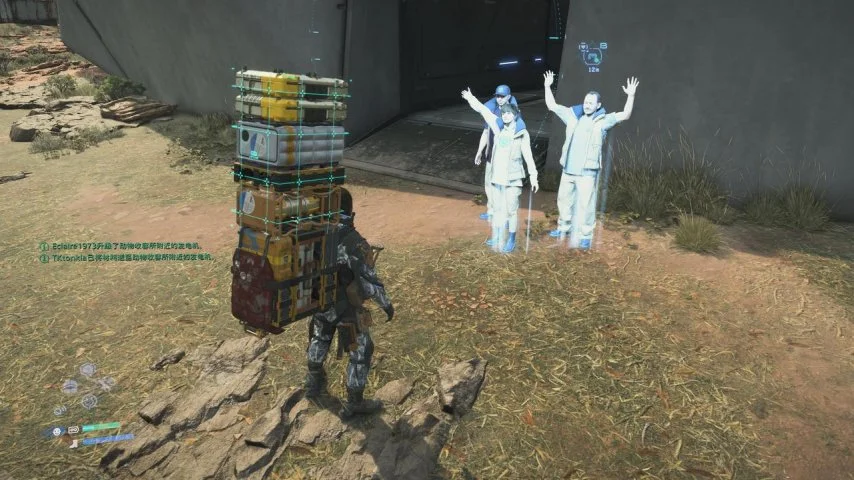Open the TKtonkla notification message

point(130,258)
